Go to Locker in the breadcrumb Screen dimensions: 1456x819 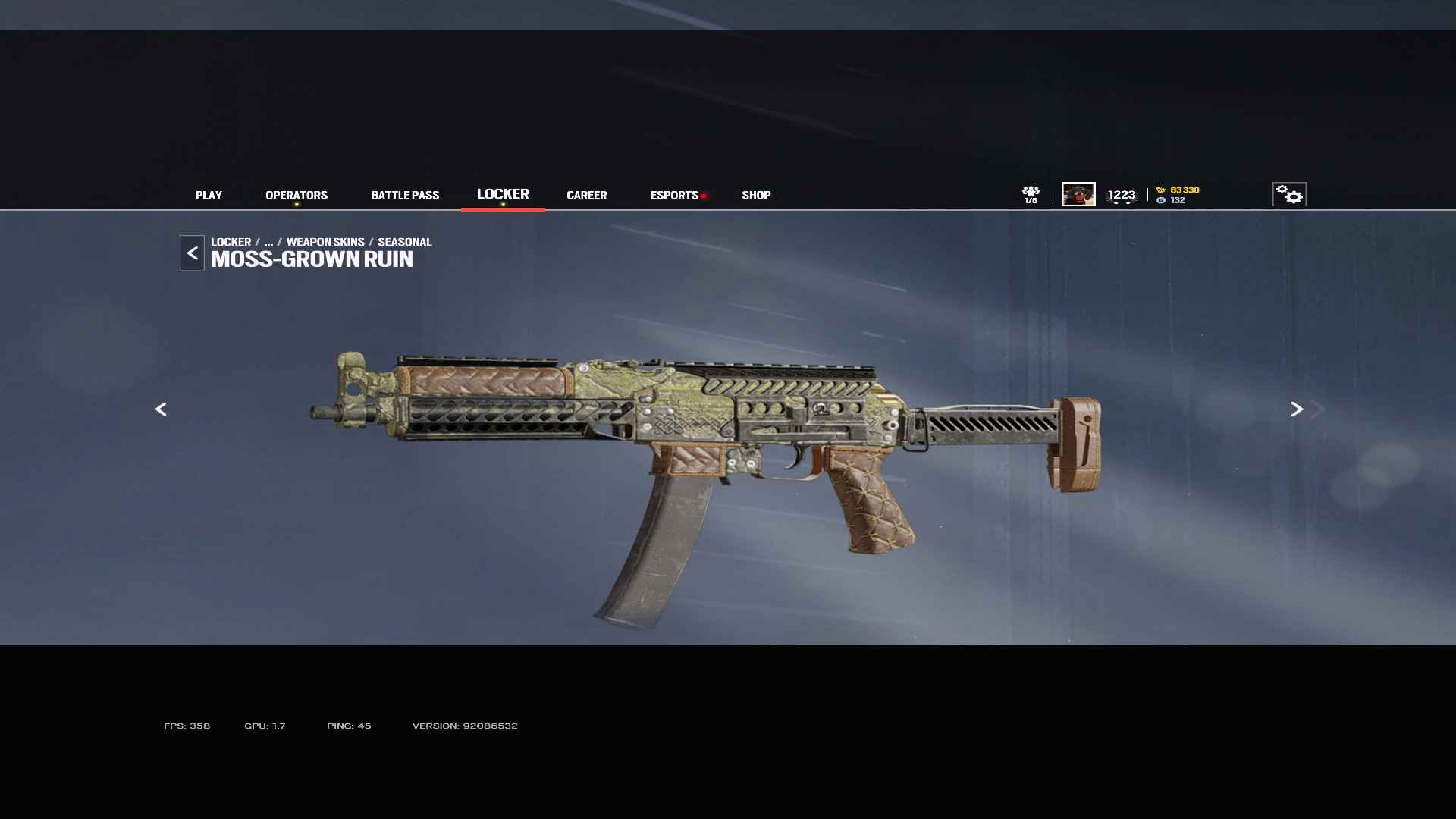pos(231,242)
